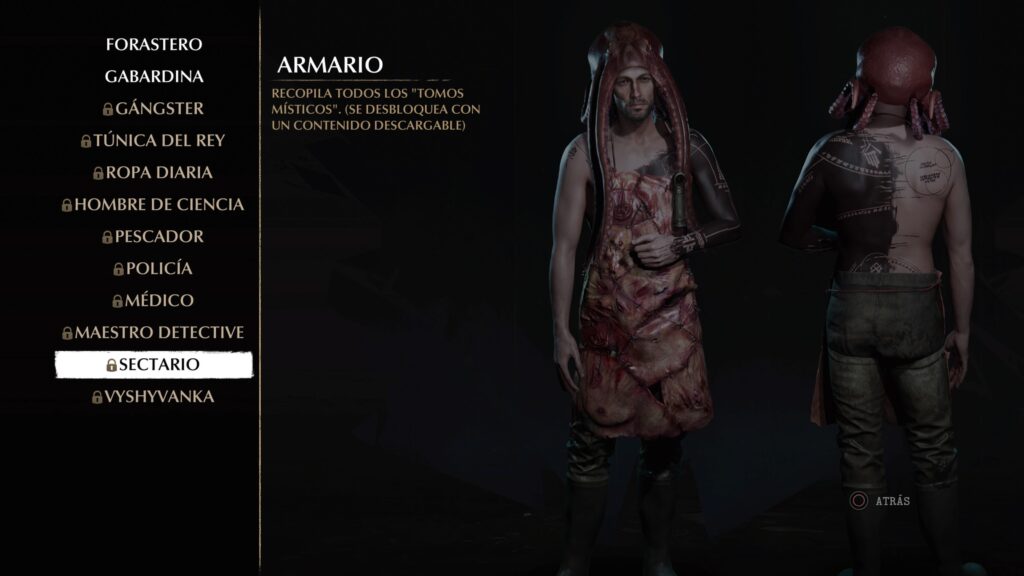
Task: Choose the Policía outfit
Action: pos(154,268)
